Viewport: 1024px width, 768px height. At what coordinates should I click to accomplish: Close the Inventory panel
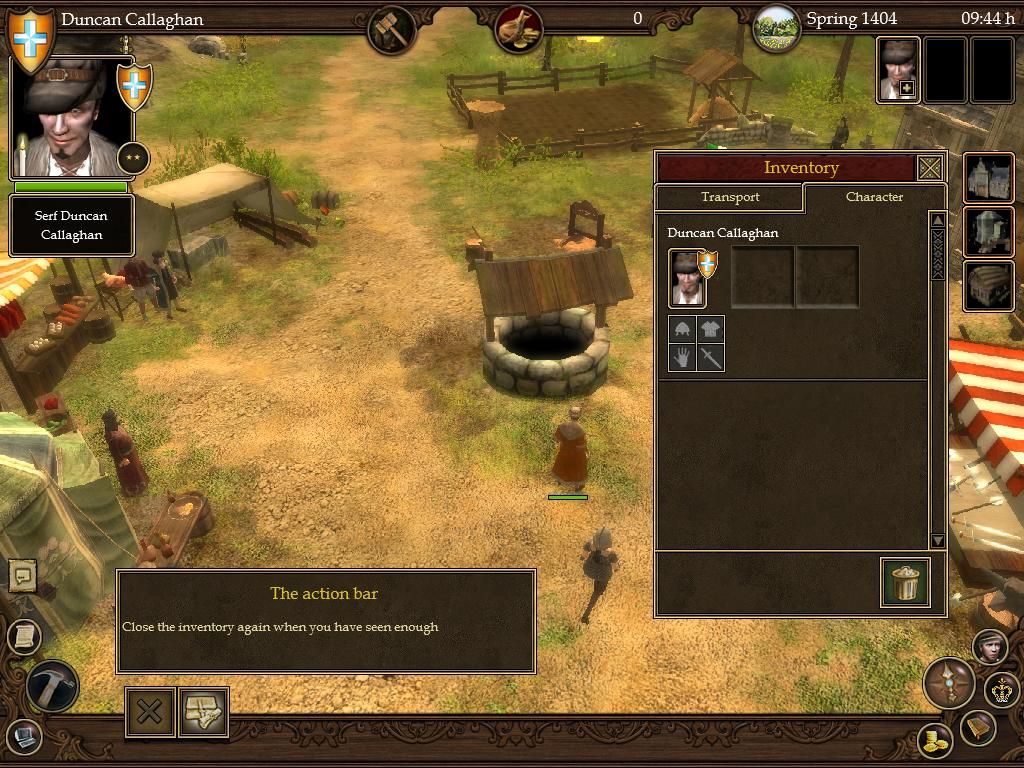(930, 168)
